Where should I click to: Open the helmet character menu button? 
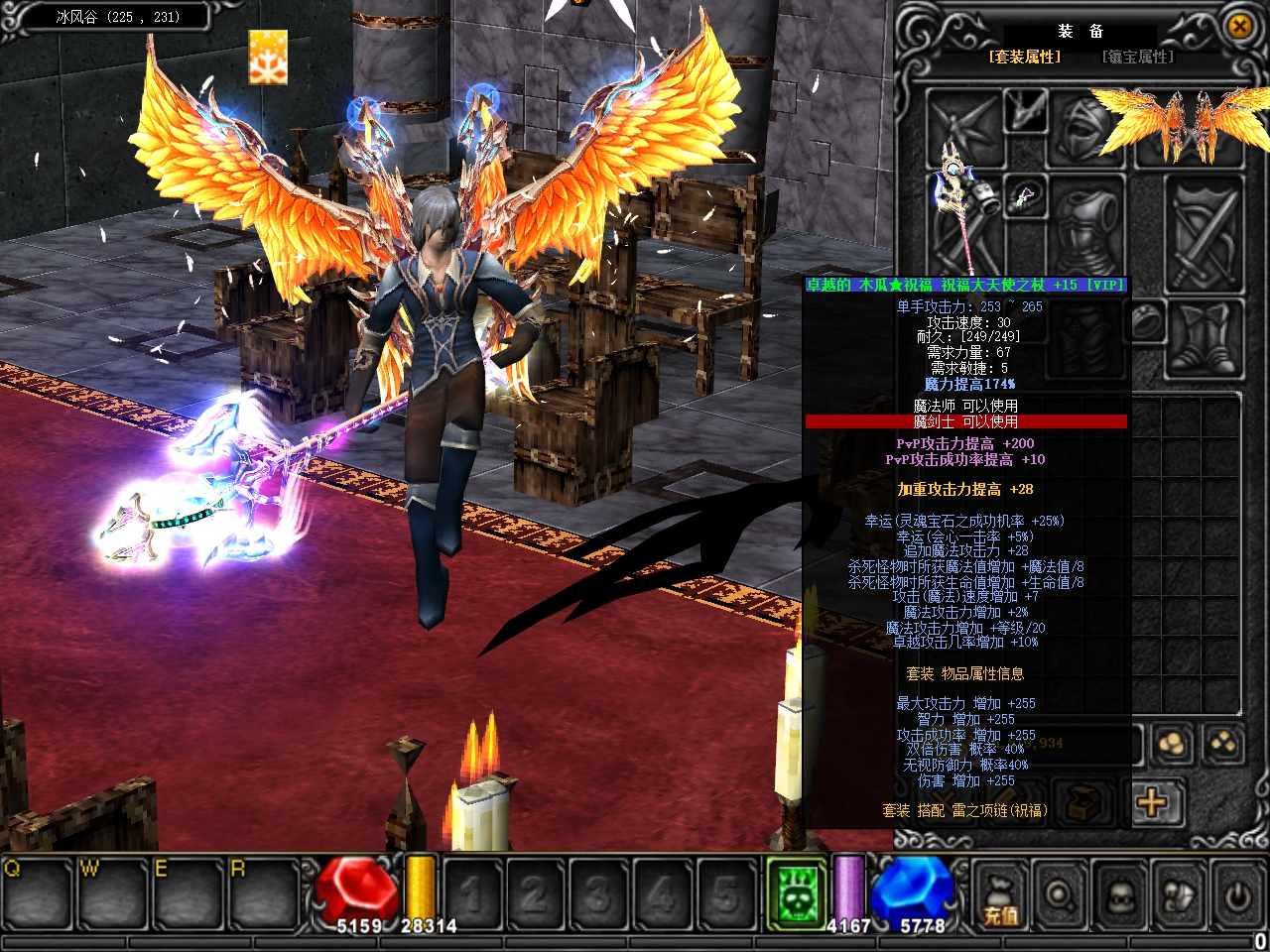pos(1119,894)
